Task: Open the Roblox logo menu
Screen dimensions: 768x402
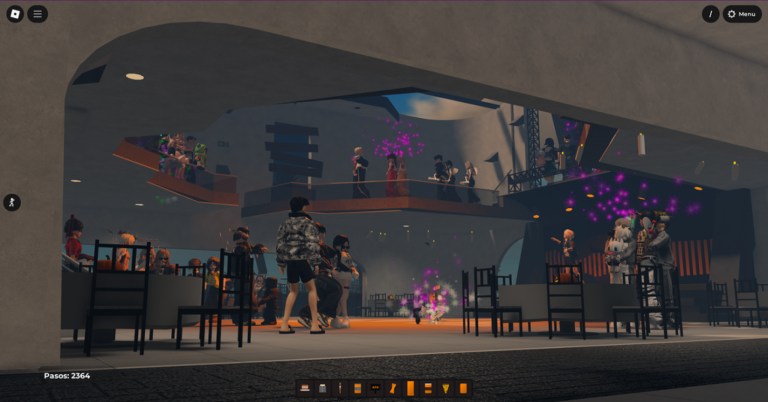Action: 13,14
